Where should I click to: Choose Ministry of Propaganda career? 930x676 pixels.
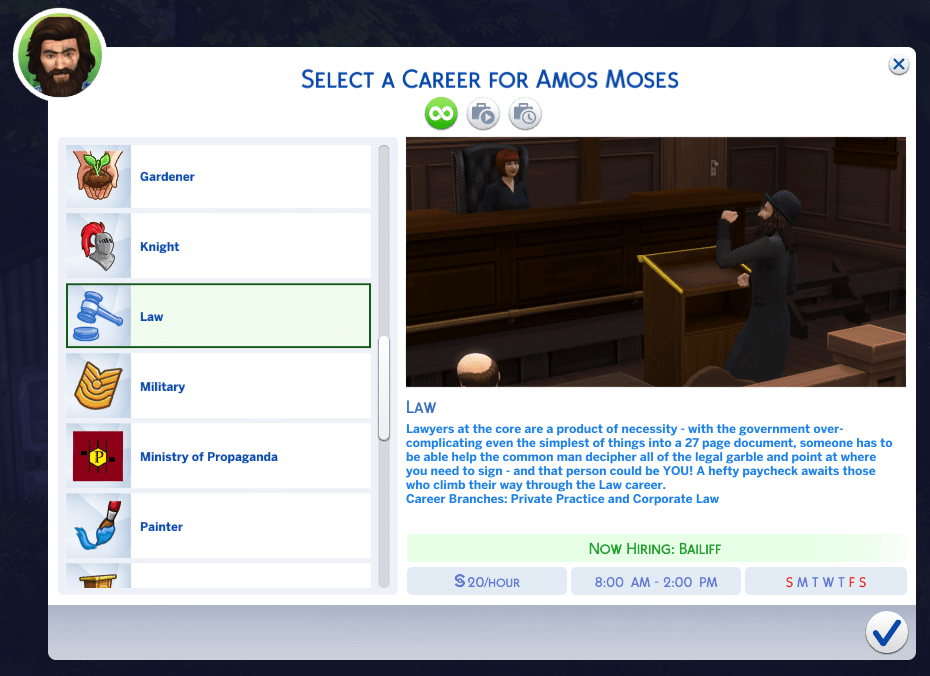(218, 457)
